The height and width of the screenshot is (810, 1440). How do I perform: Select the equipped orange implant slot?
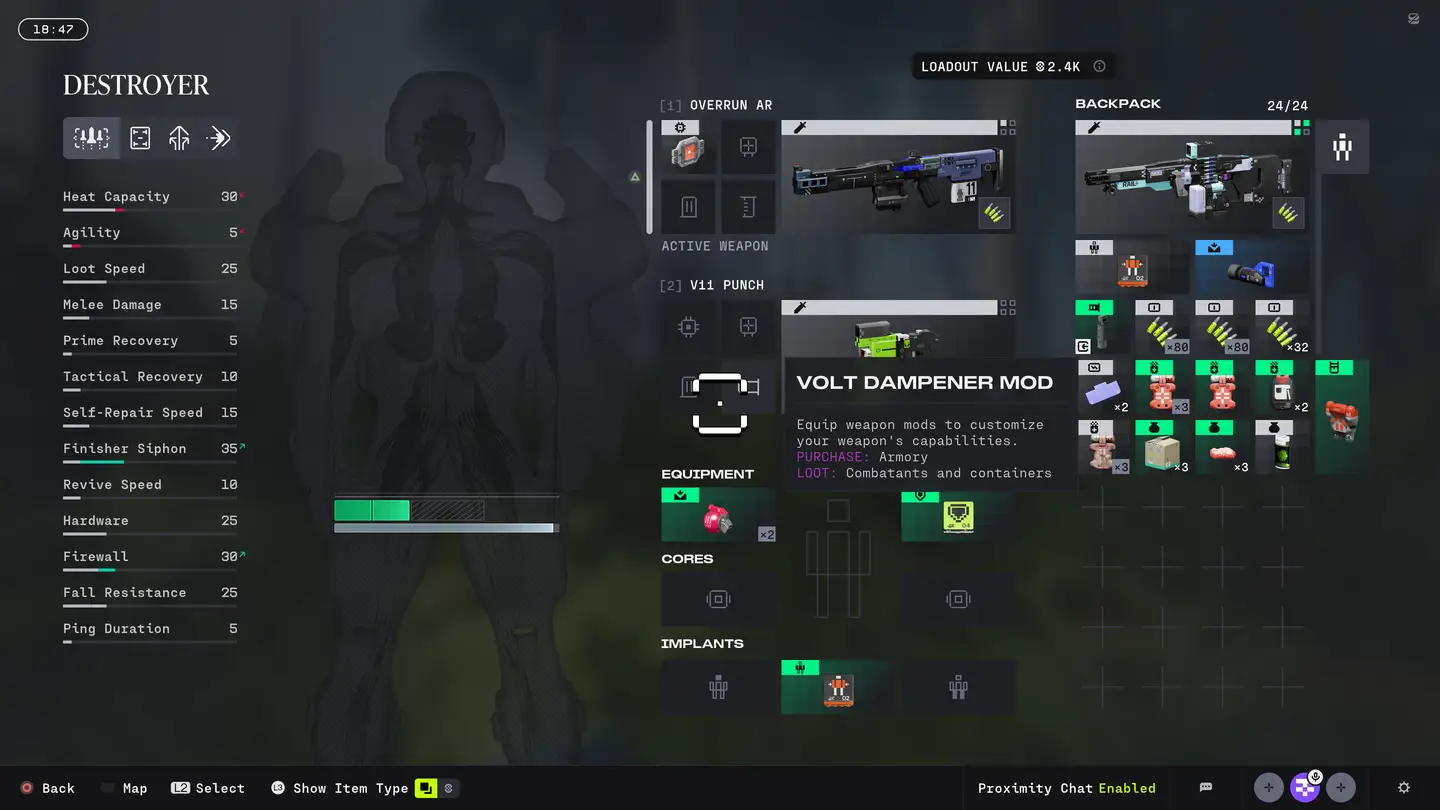pos(838,688)
